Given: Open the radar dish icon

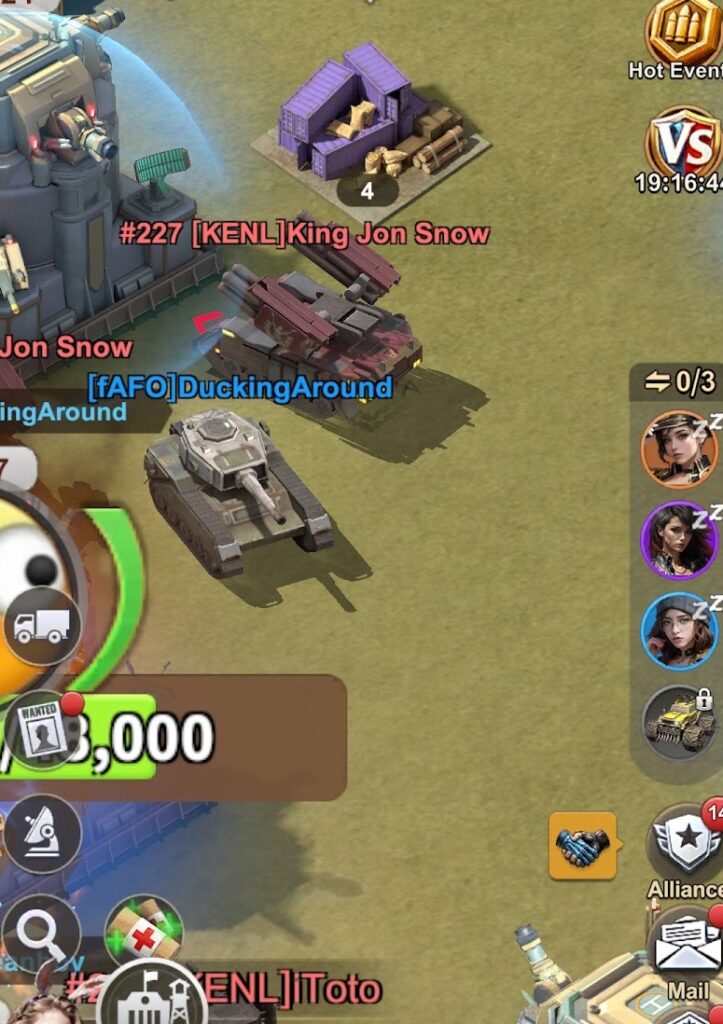Looking at the screenshot, I should point(42,833).
